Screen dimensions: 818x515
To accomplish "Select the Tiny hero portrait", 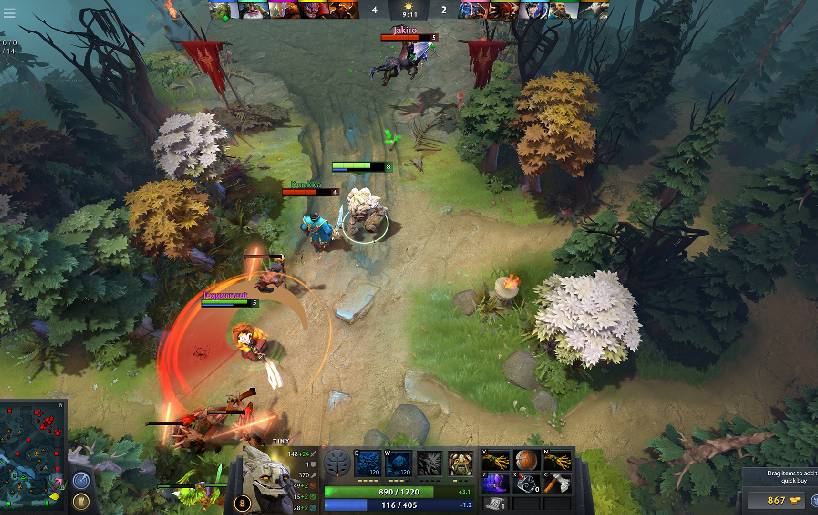I will [266, 480].
